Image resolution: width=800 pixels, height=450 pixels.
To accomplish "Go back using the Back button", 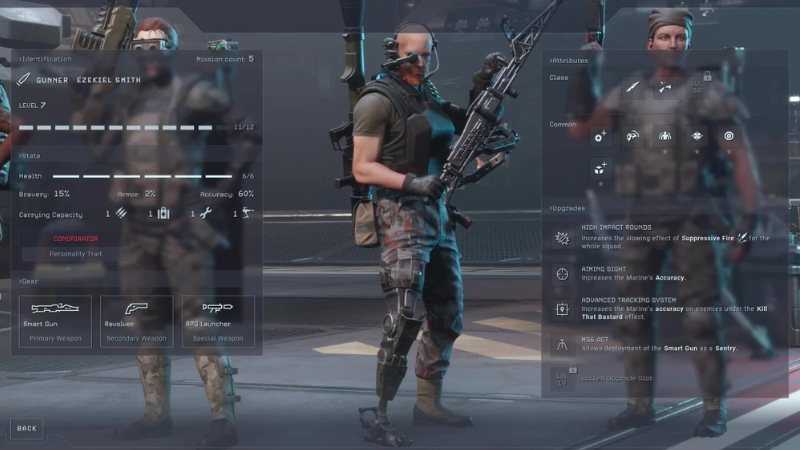I will pyautogui.click(x=27, y=428).
